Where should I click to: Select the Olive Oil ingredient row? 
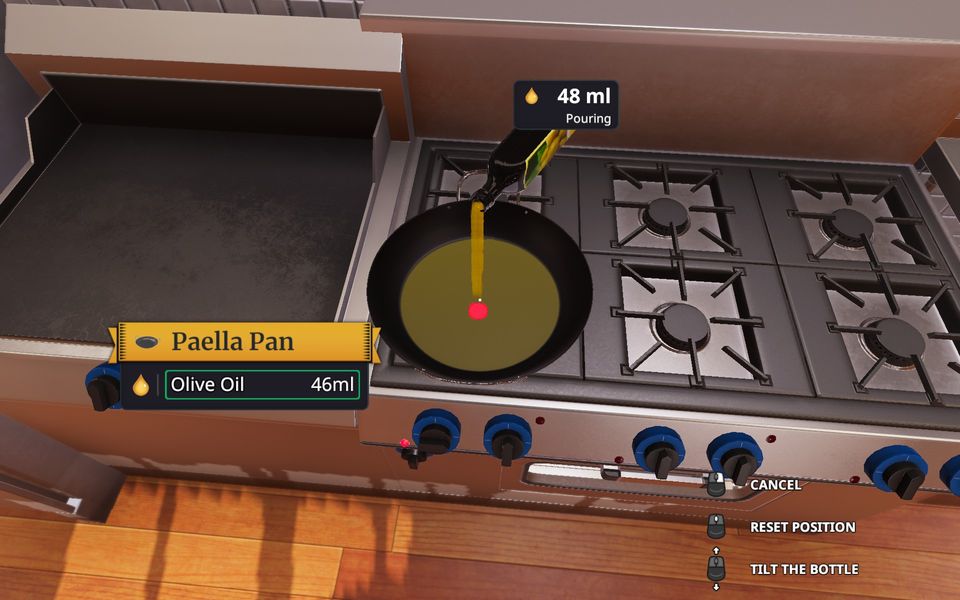coord(262,385)
